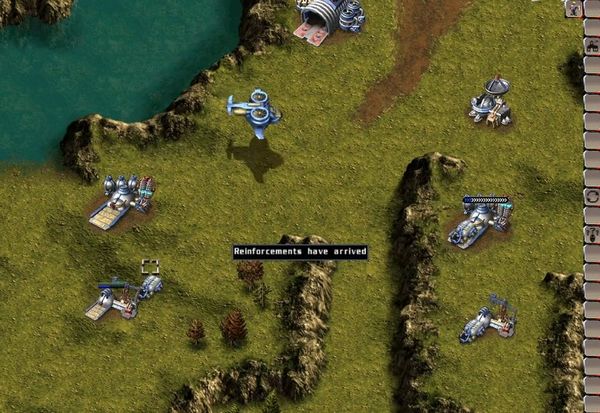Click the small figure icon button
Screen dimensions: 600x413
click(x=575, y=8)
